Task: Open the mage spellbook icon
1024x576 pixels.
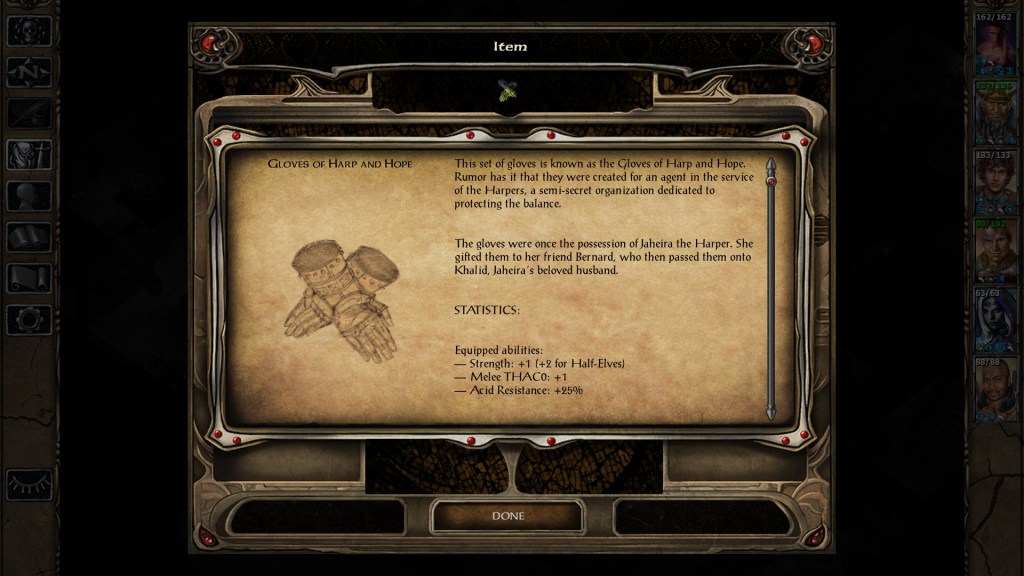Action: coord(29,237)
